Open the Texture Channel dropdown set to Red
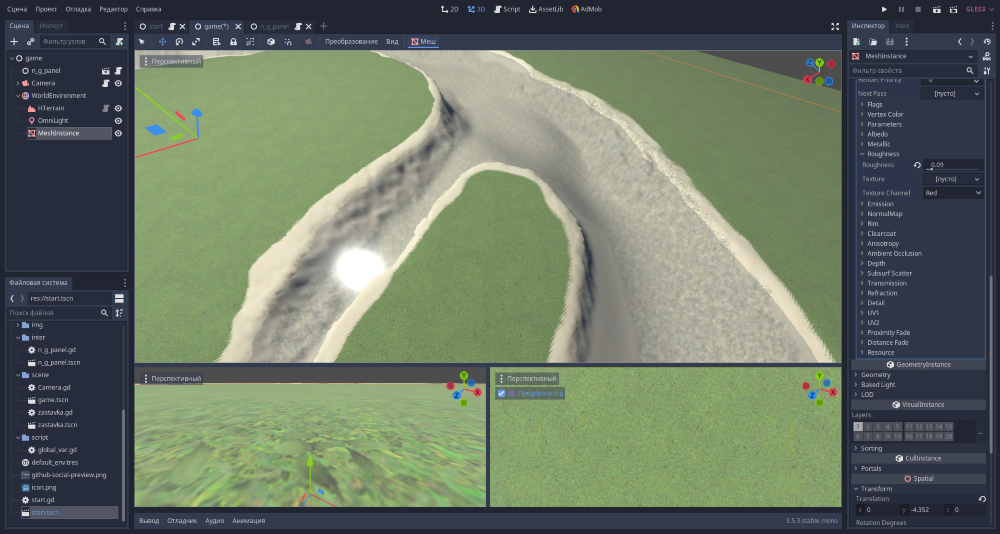The image size is (1000, 534). click(952, 192)
